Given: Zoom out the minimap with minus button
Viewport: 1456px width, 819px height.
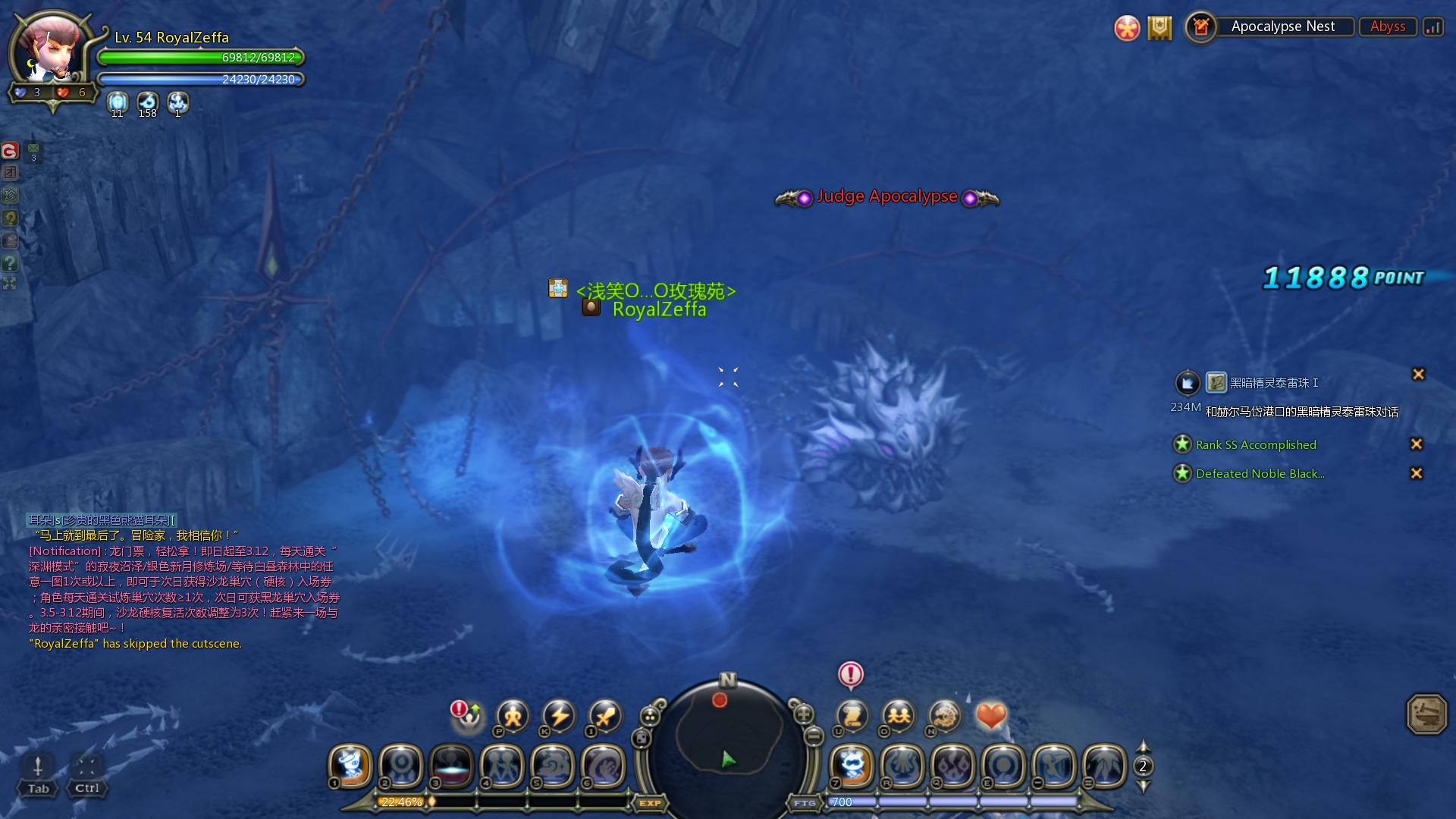Looking at the screenshot, I should tap(813, 735).
